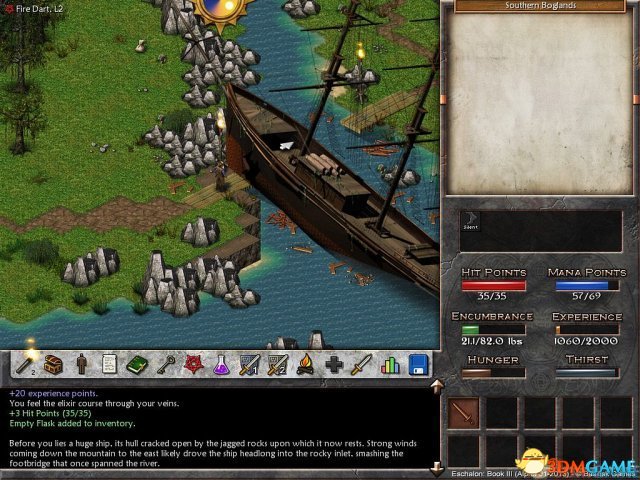Select the sword in the quick slot

(463, 412)
